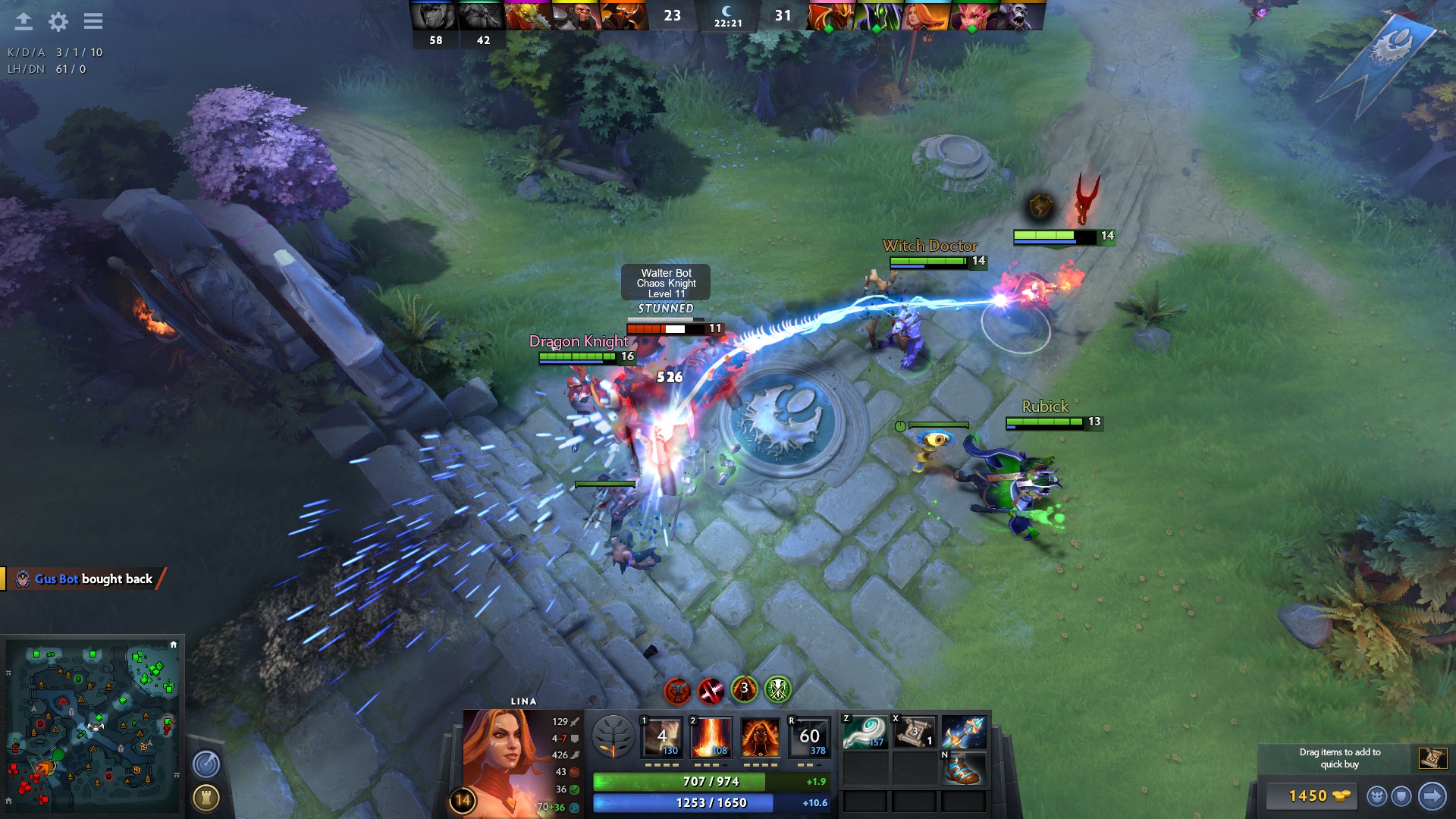Open the hamburger main menu
Image resolution: width=1456 pixels, height=819 pixels.
(x=93, y=21)
